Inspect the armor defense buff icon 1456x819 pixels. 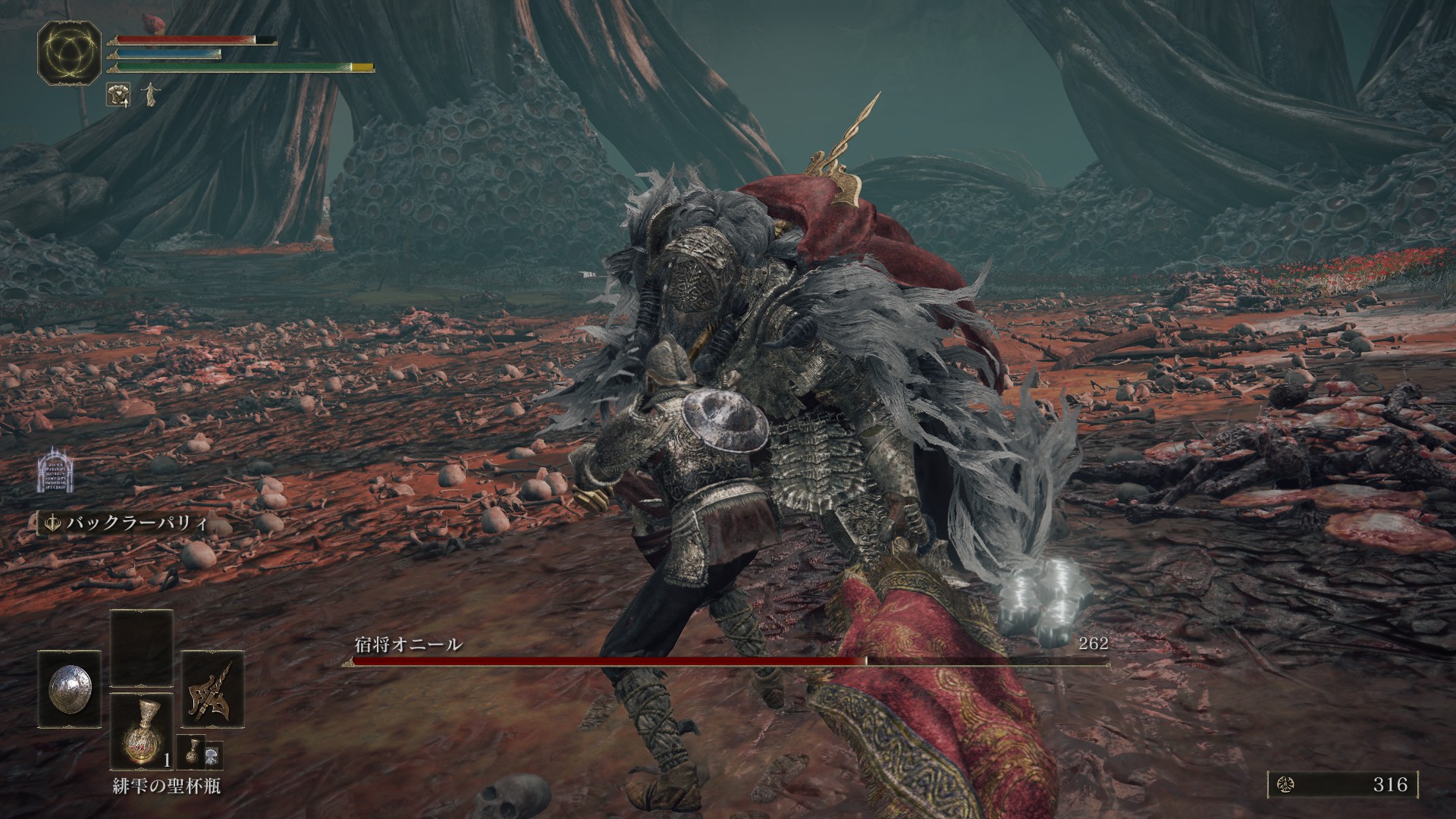pos(118,93)
